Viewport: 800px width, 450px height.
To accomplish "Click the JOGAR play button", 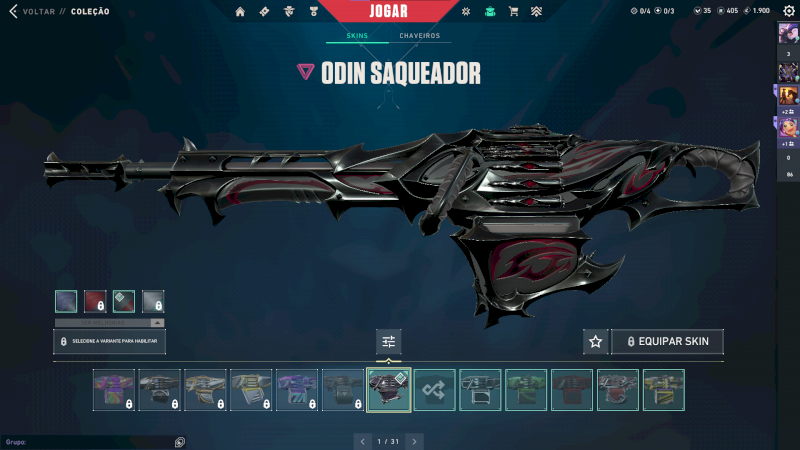I will click(x=389, y=11).
